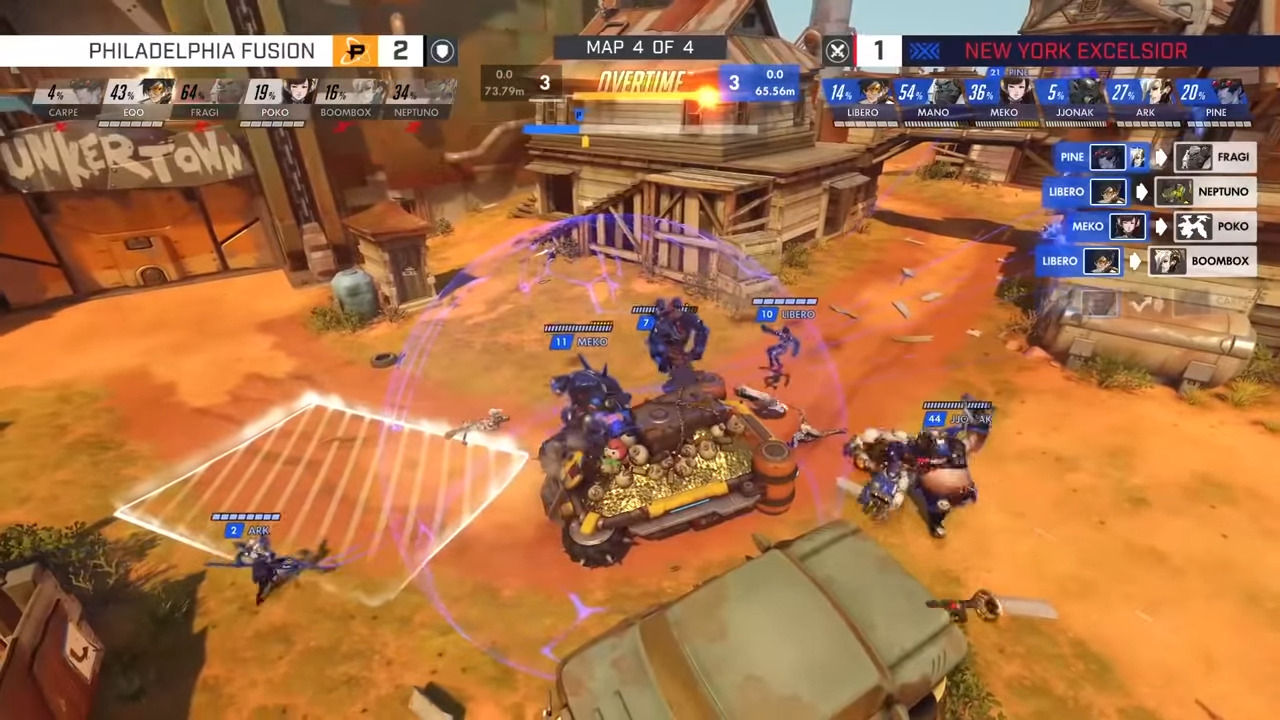1280x720 pixels.
Task: Spectate Libero from the top bar
Action: tap(874, 92)
